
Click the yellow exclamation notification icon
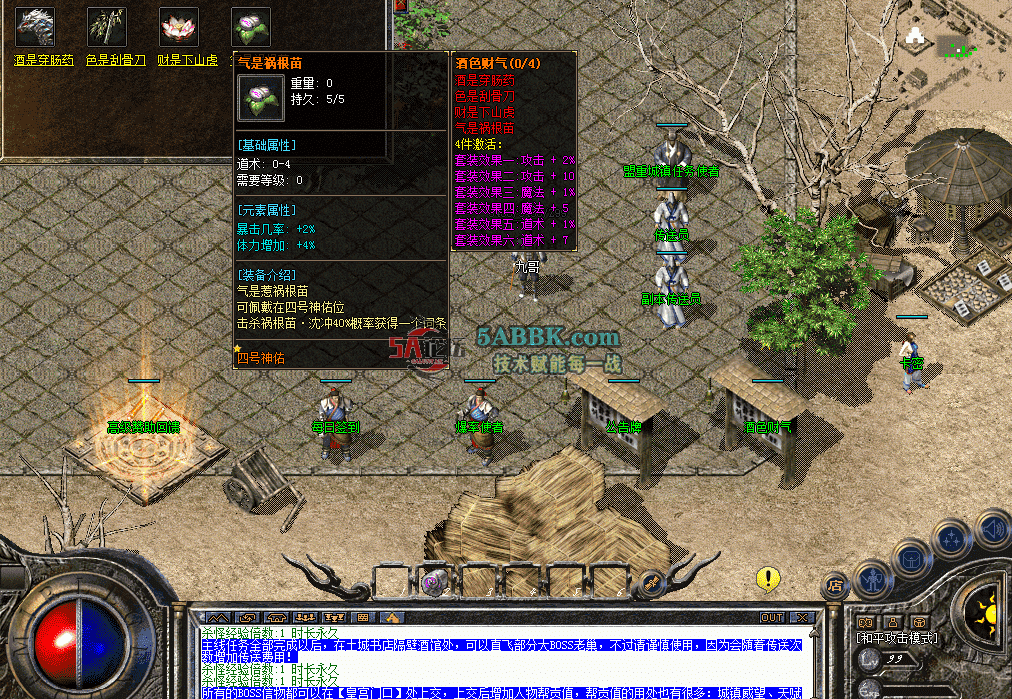(767, 578)
